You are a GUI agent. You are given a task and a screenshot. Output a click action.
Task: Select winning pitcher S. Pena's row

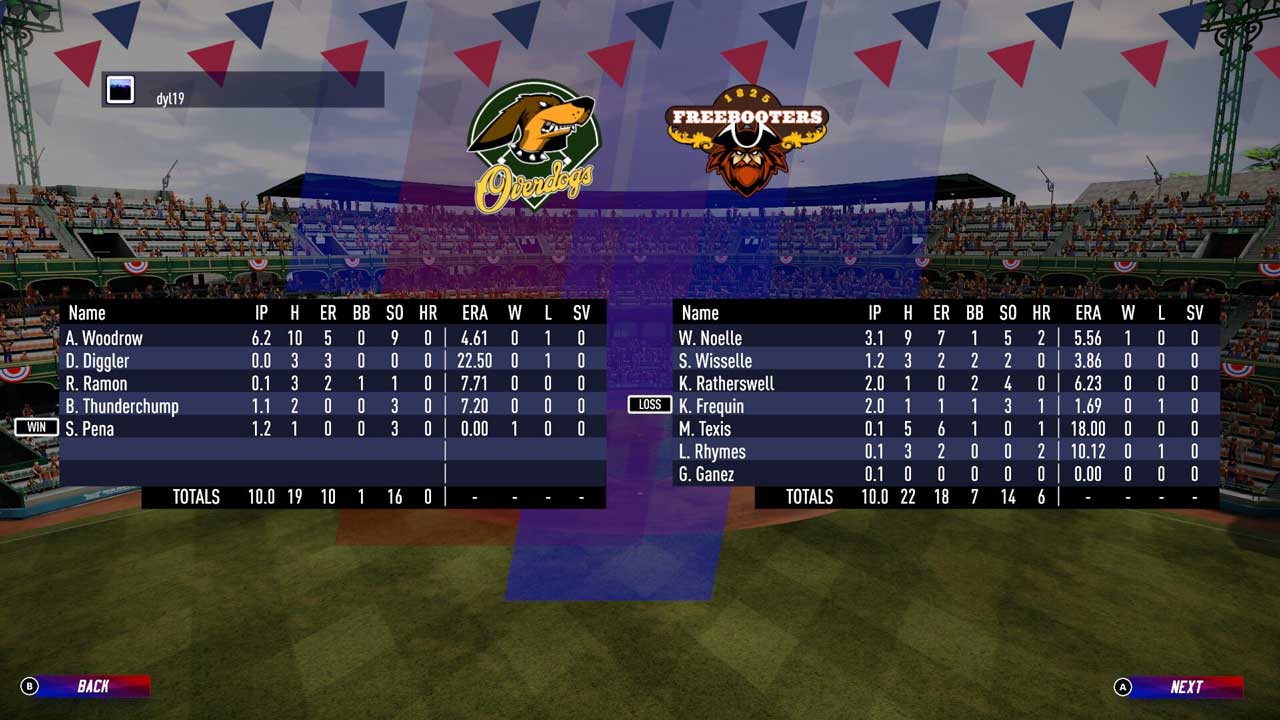click(332, 429)
